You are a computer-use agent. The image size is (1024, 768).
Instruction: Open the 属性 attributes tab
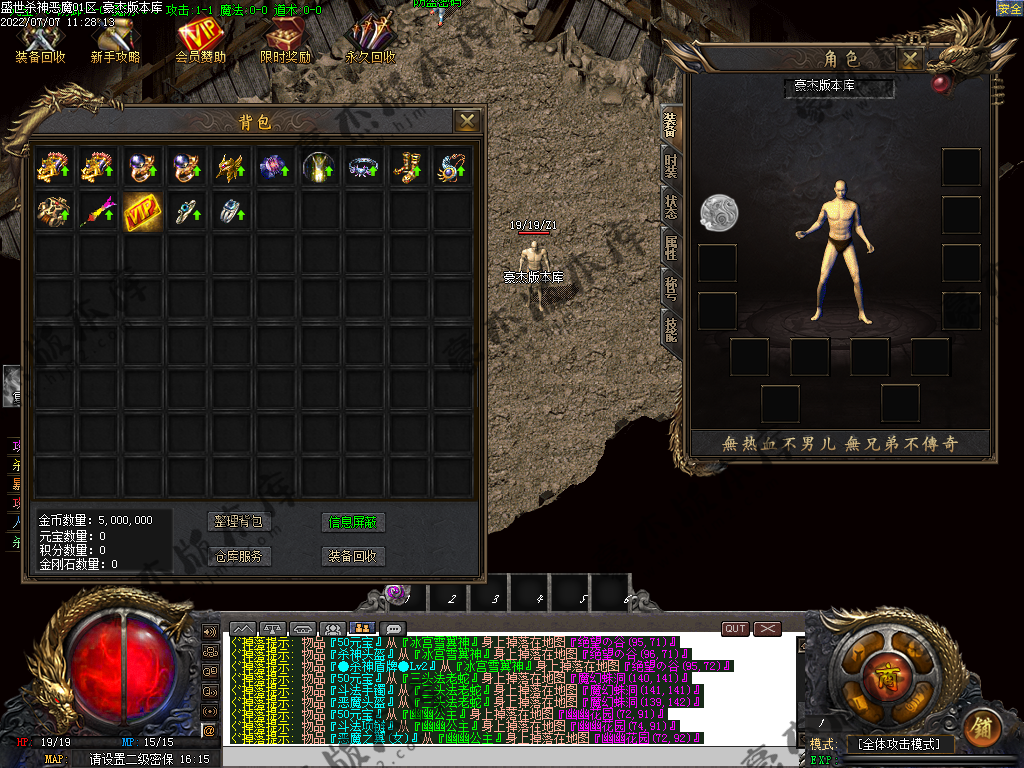tap(671, 246)
